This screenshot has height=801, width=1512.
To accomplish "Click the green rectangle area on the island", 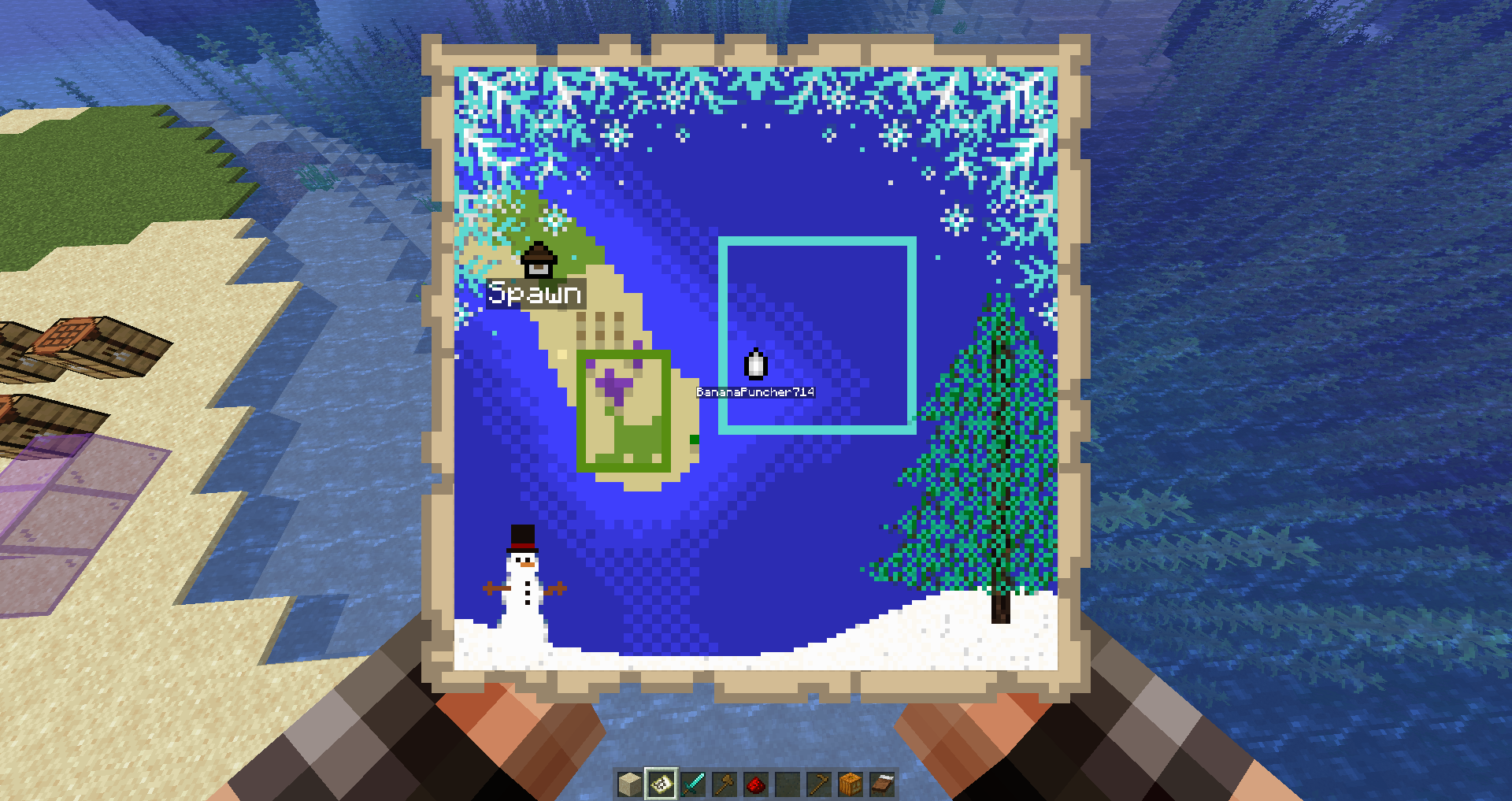I will tap(622, 410).
